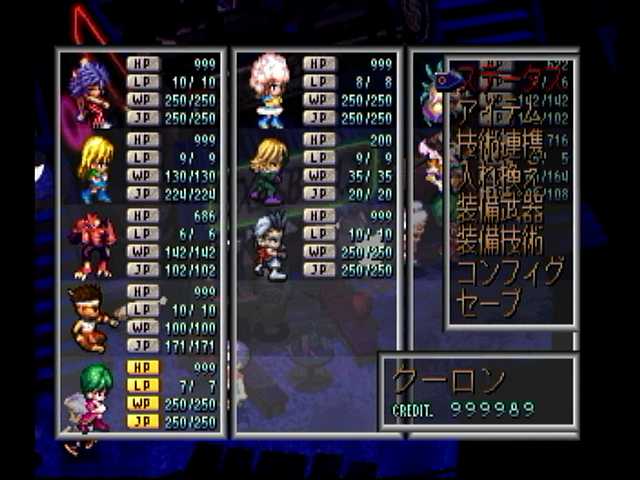
Task: Select the red monster party member with 686 HP
Action: [x=91, y=243]
